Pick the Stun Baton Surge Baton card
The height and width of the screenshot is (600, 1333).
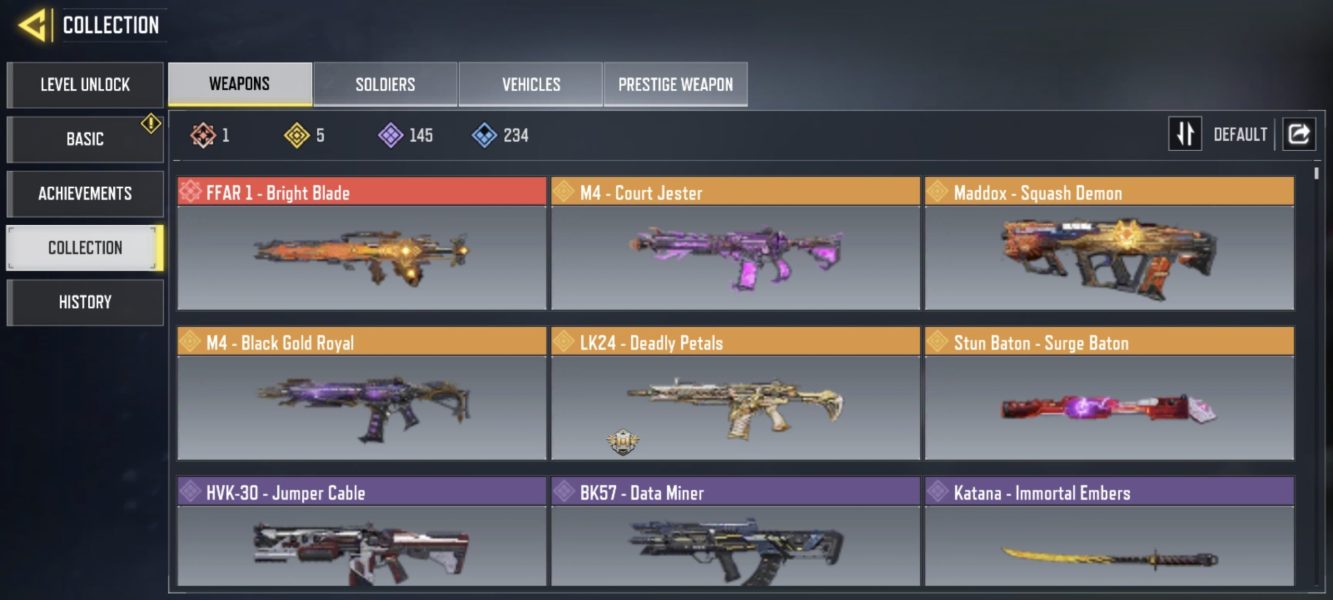tap(1109, 395)
